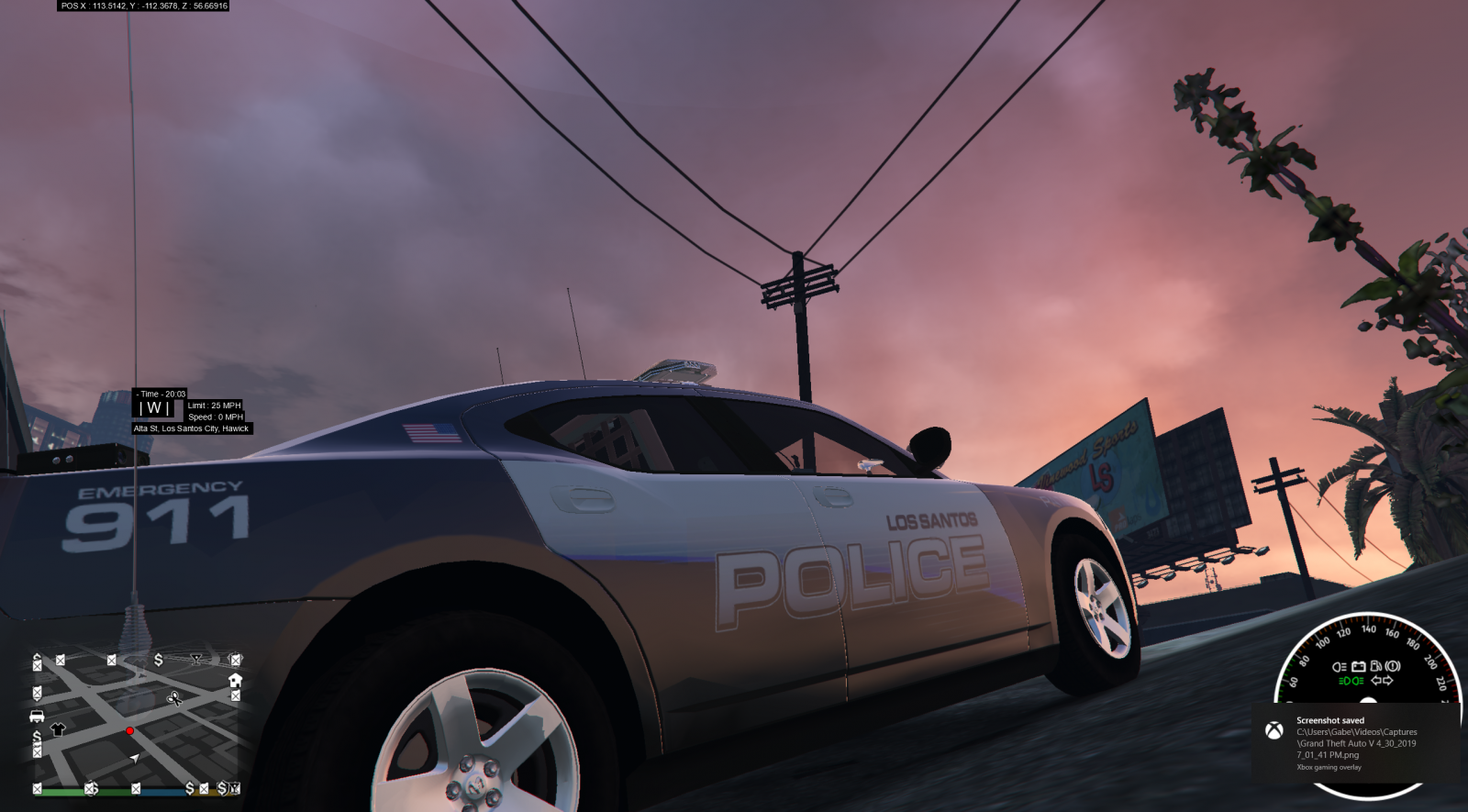Click the shield blip on minimap left side
Viewport: 1468px width, 812px height.
(x=36, y=692)
